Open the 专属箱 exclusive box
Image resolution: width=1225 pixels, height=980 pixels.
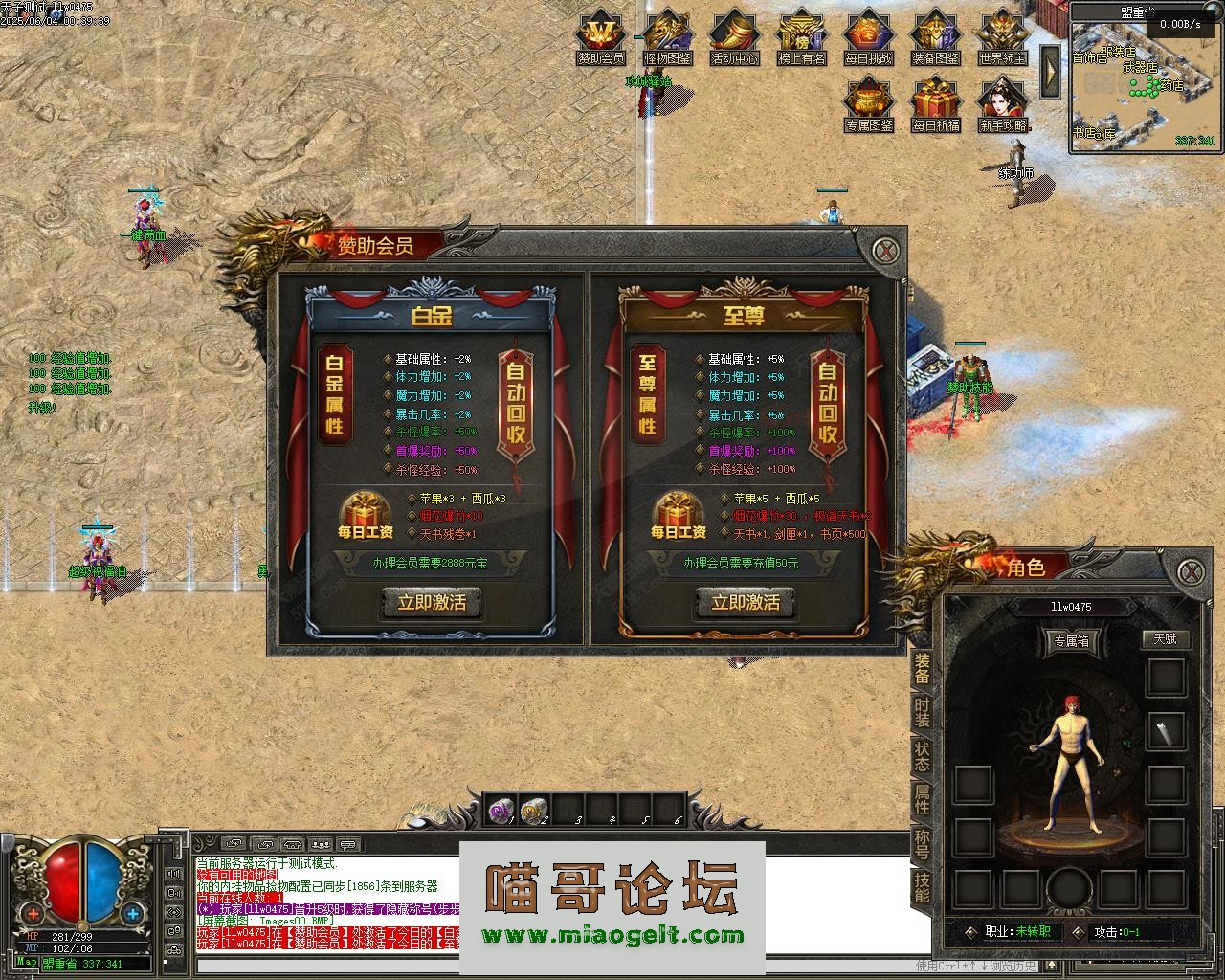1070,640
